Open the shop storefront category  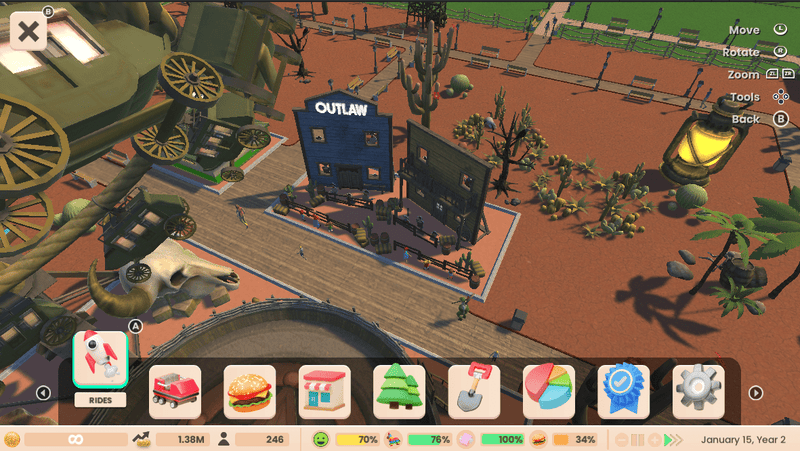click(x=324, y=391)
